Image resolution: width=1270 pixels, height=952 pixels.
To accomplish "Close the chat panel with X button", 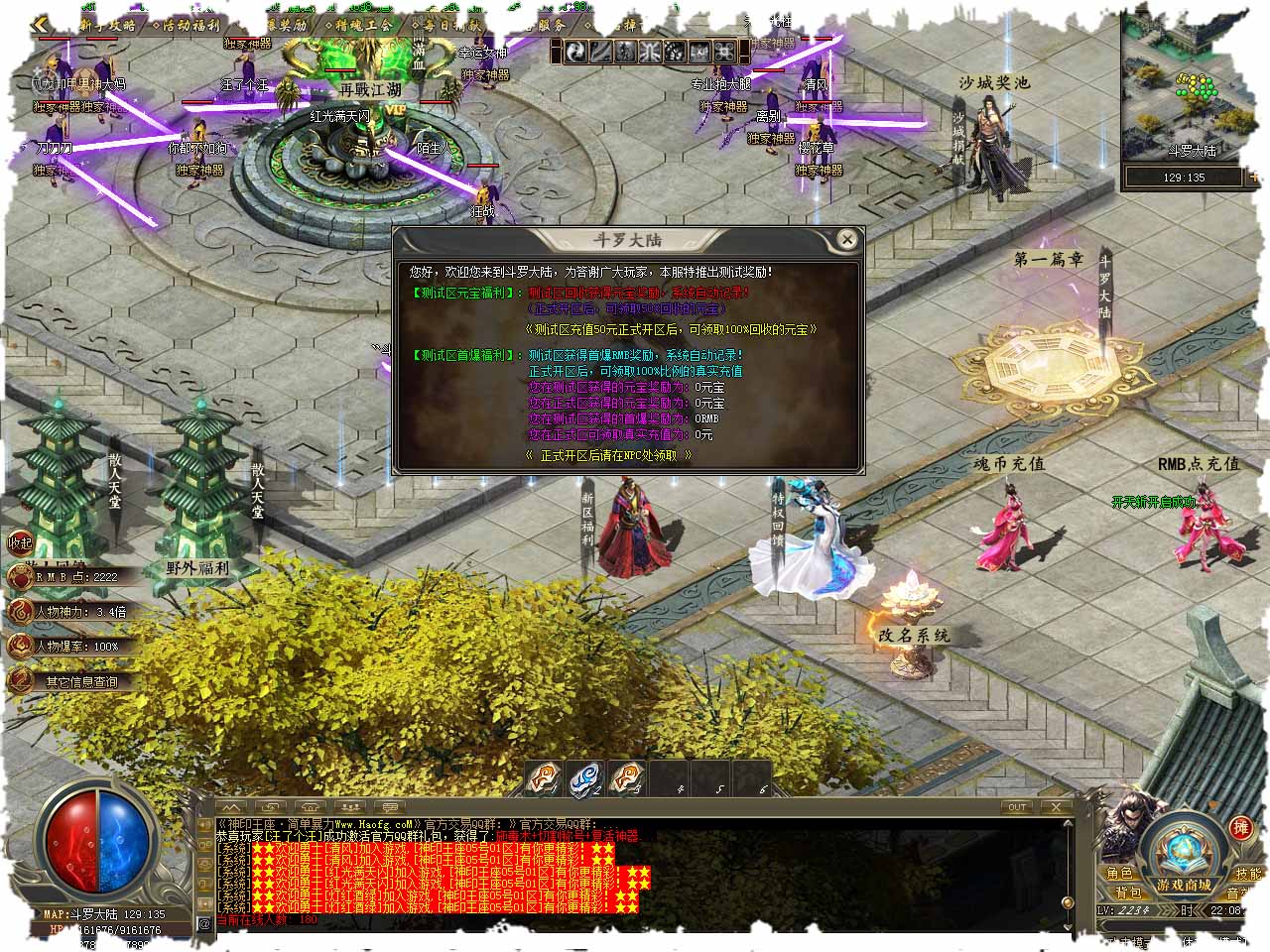I will click(1056, 807).
